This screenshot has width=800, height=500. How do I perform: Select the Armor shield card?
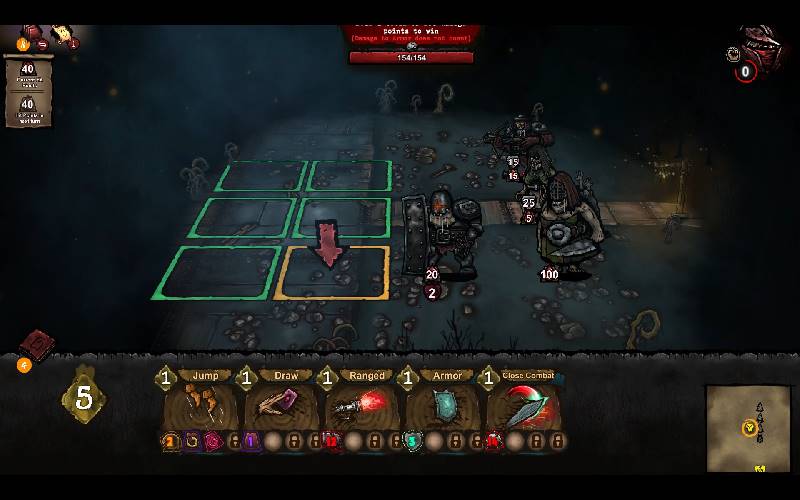point(445,406)
